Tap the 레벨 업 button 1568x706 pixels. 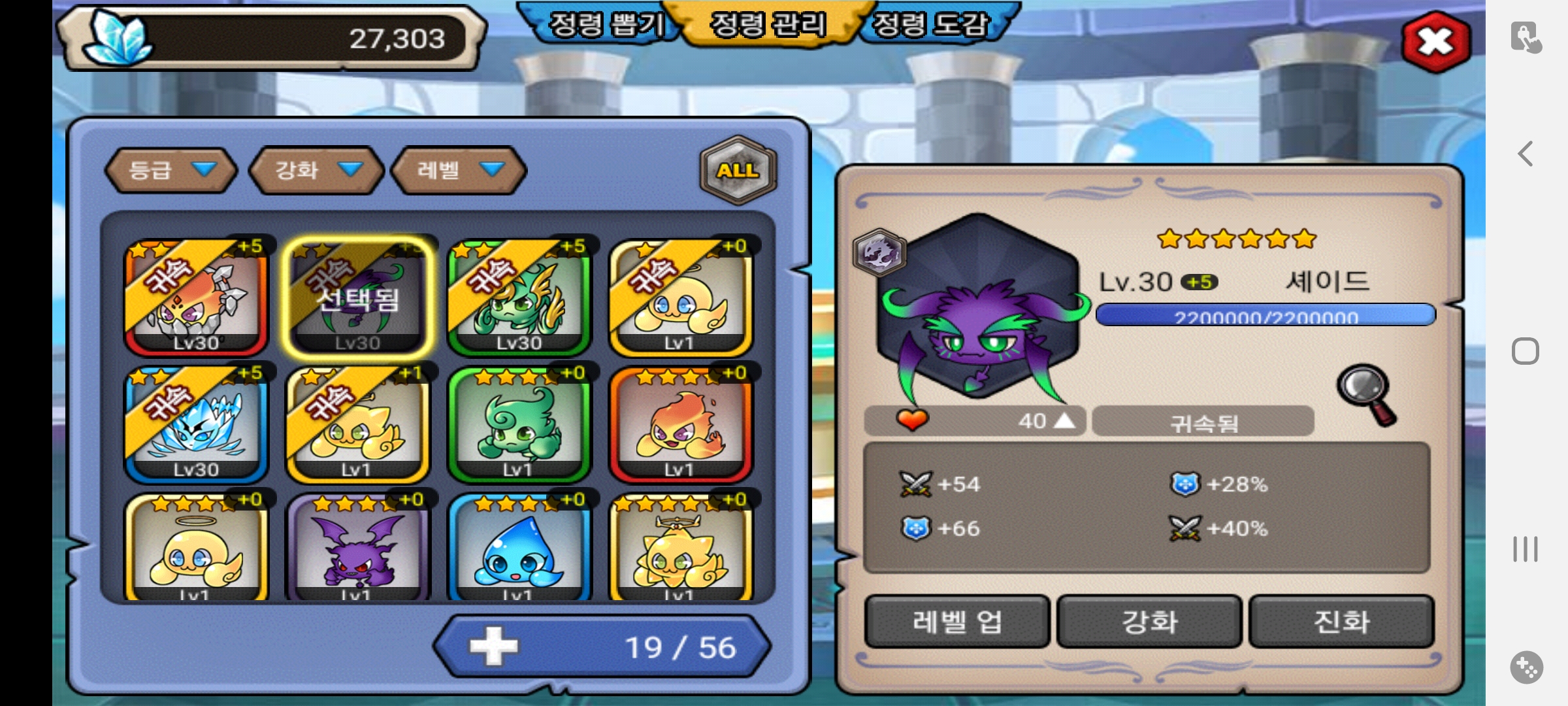tap(957, 622)
